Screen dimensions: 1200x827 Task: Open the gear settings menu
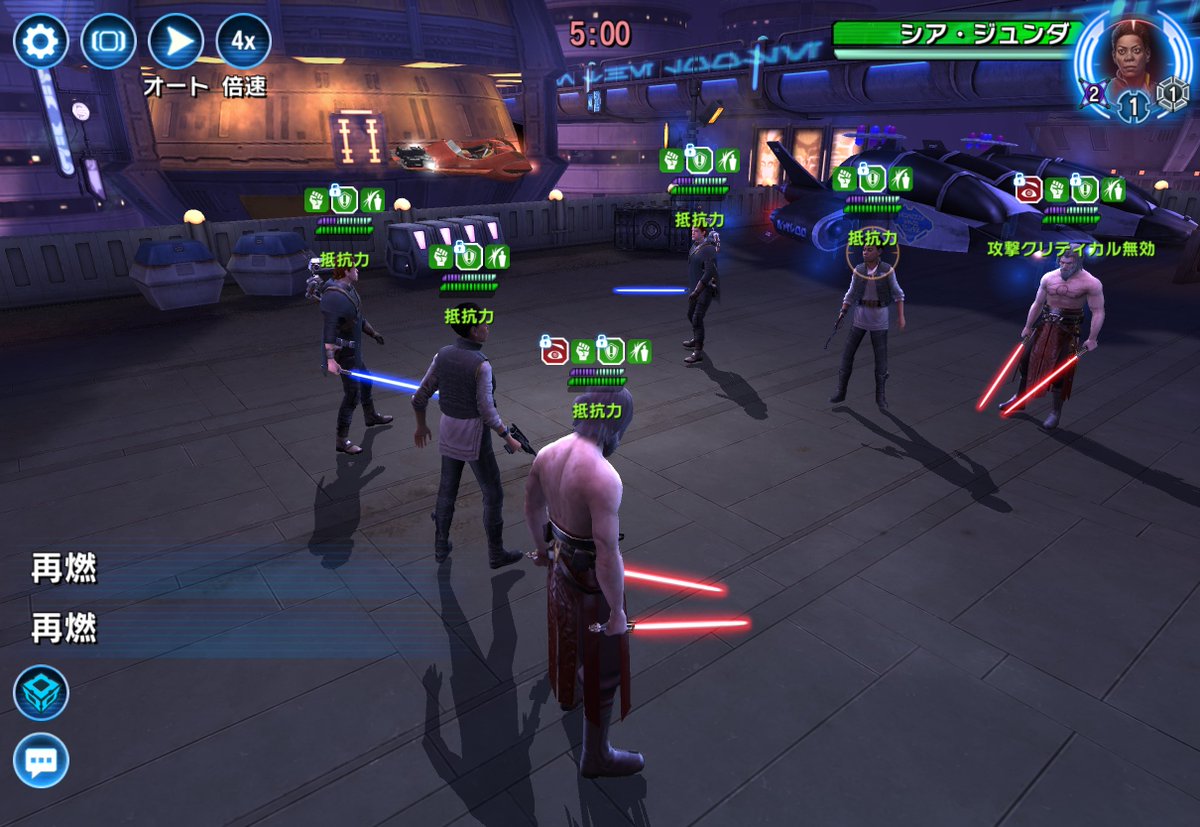pos(40,41)
